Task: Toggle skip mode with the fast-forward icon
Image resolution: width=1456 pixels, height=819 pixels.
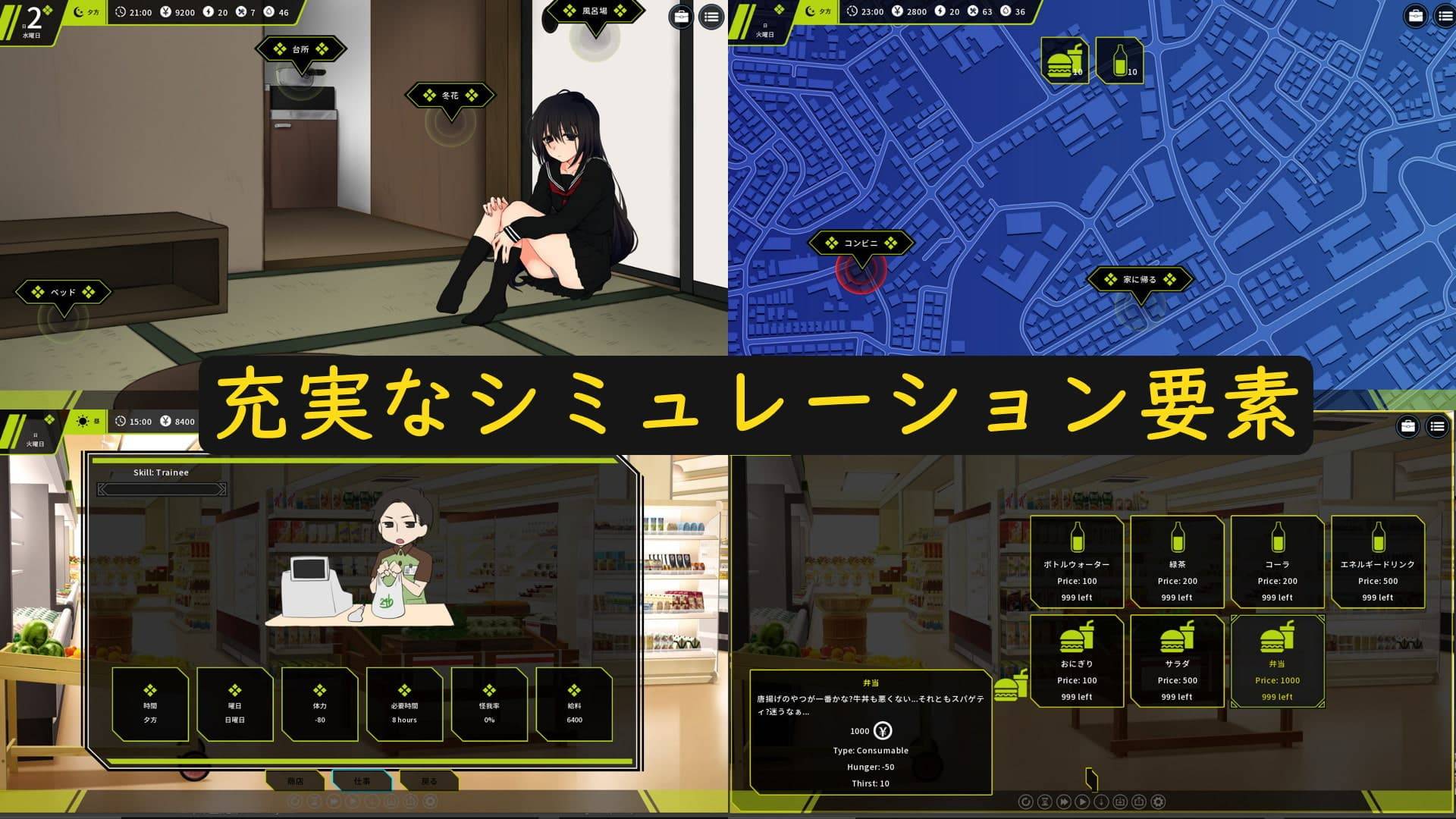Action: pos(1064,801)
